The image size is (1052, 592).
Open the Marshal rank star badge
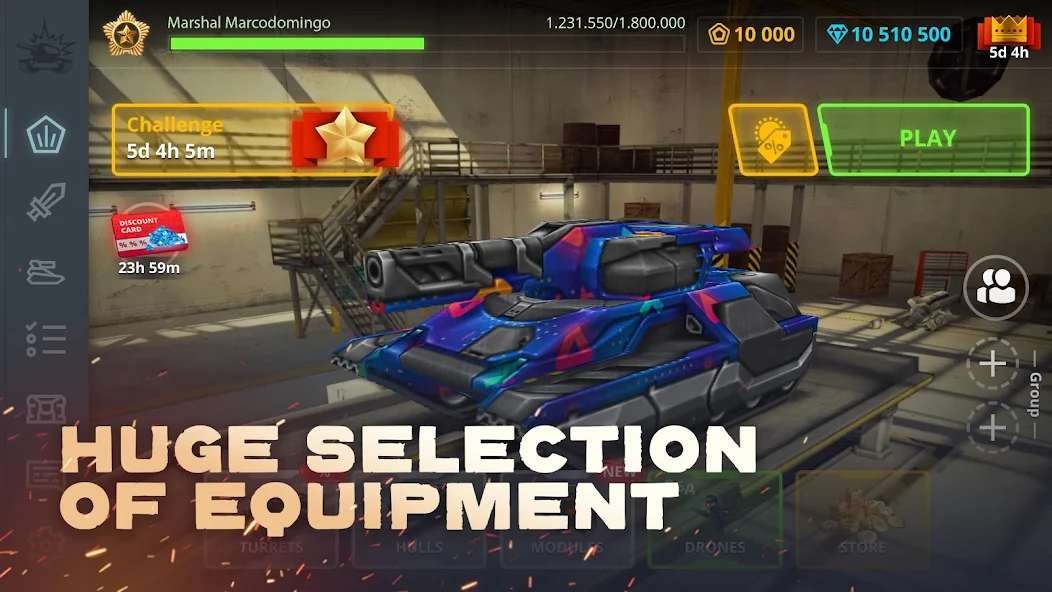(x=126, y=33)
